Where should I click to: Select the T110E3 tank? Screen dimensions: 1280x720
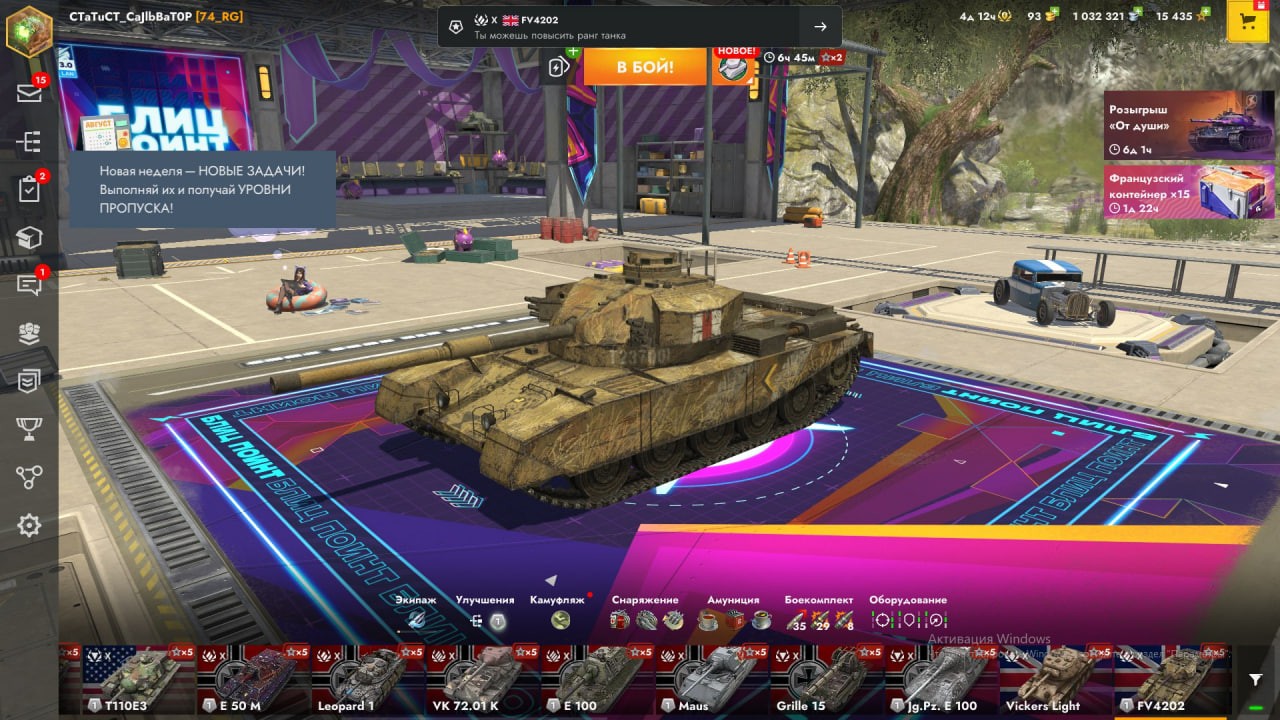coord(138,680)
